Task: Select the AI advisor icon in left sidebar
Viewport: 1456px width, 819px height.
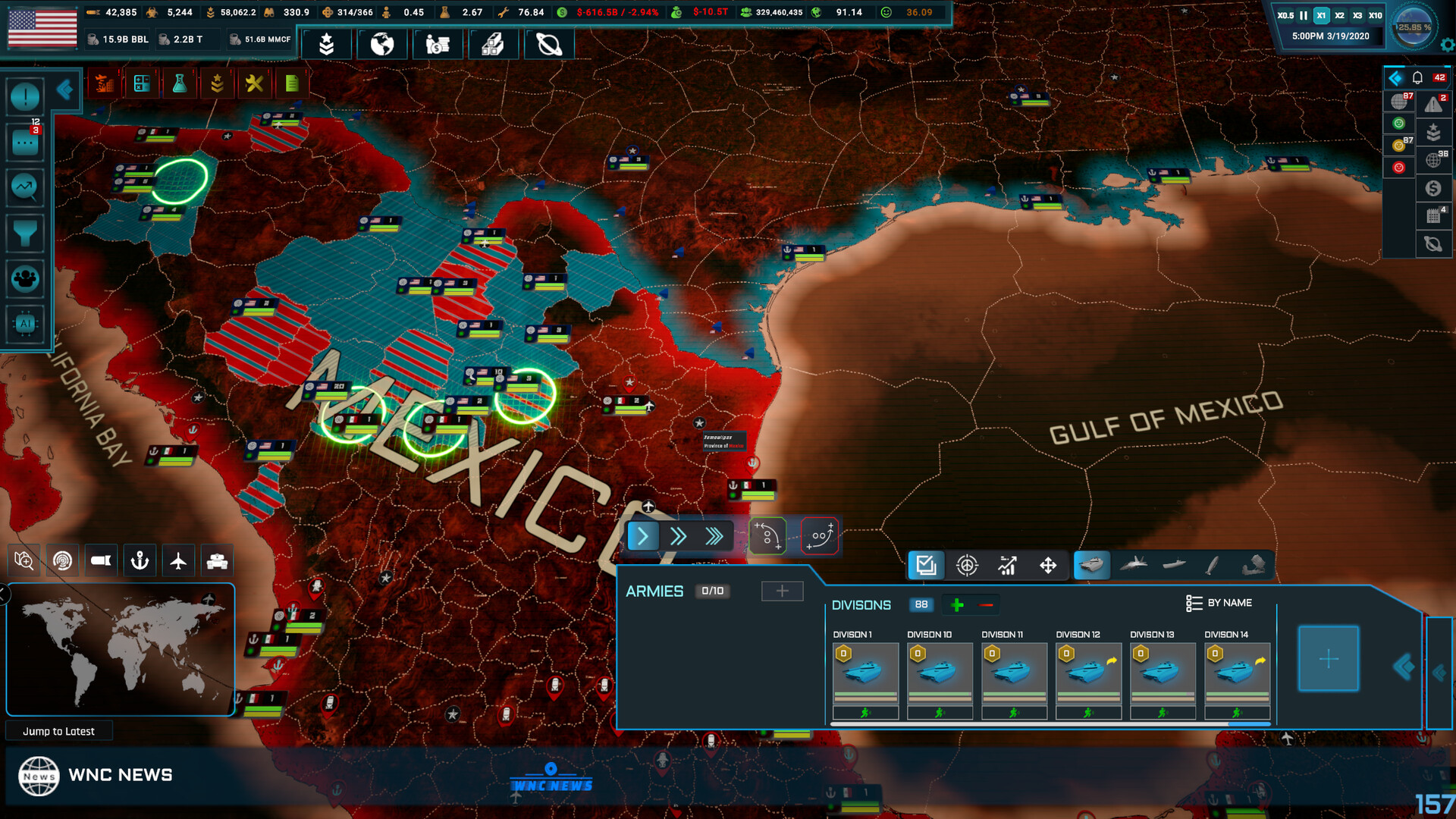Action: (25, 325)
